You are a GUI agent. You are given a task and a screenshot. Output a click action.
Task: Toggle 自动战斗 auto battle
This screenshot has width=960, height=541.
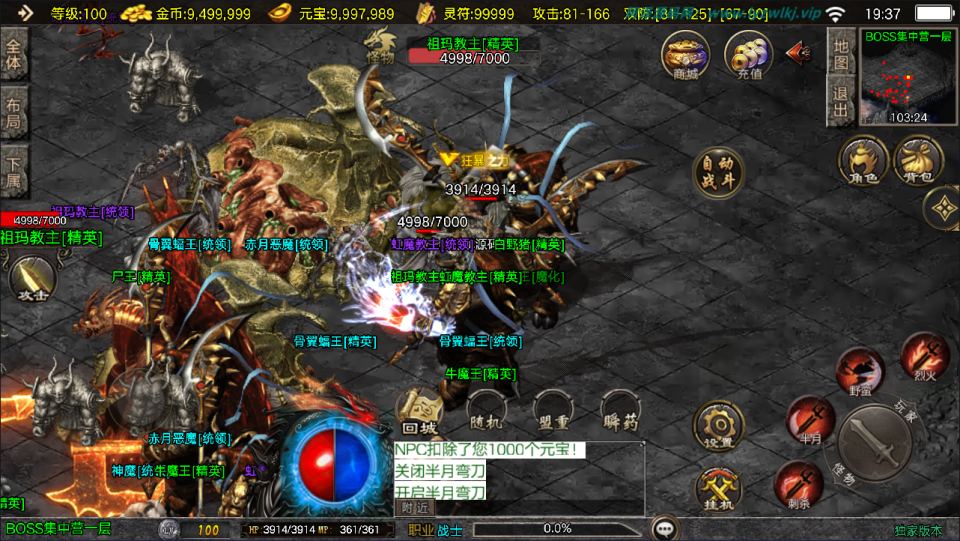click(x=719, y=173)
